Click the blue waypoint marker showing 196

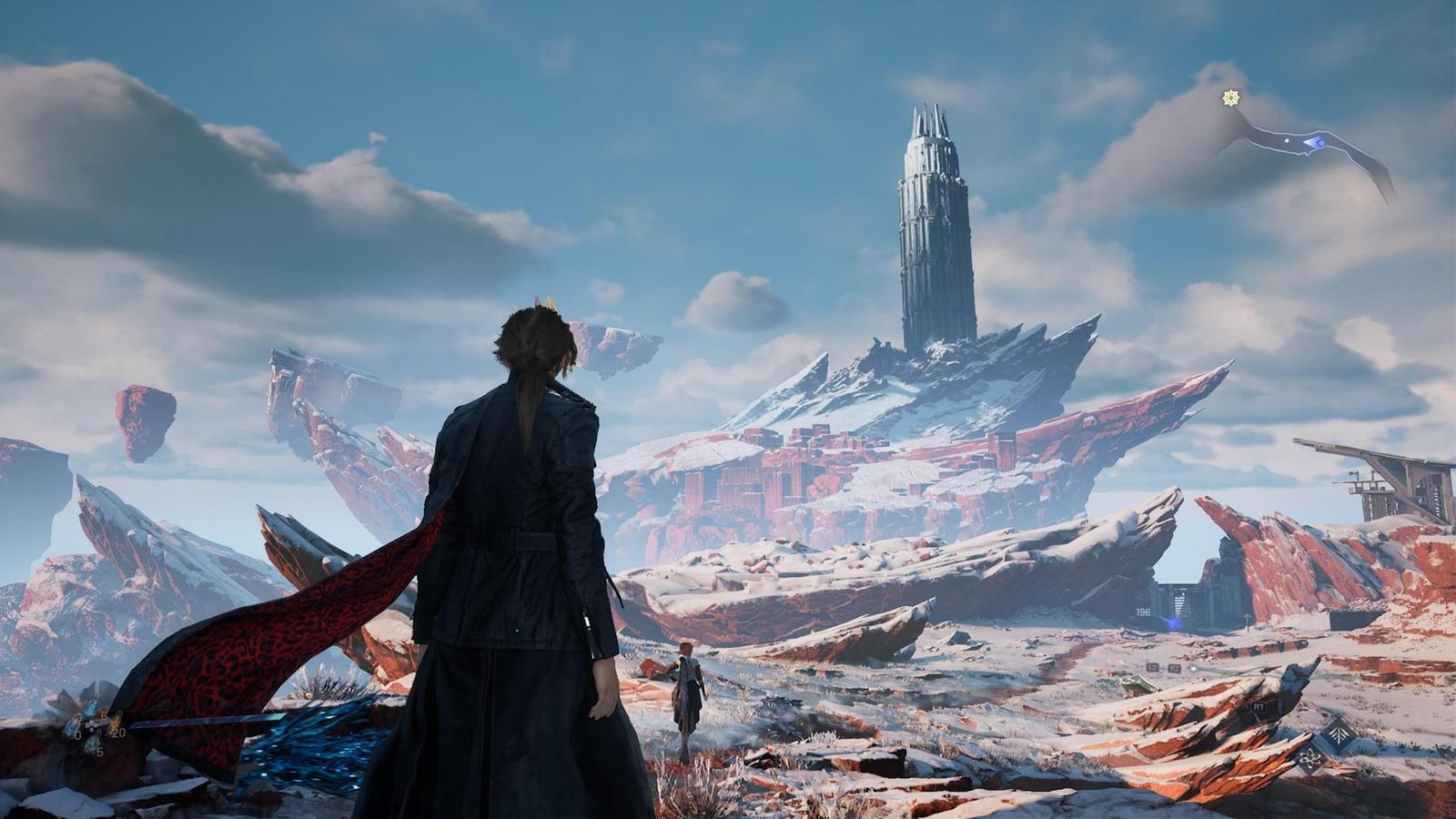pyautogui.click(x=1170, y=622)
